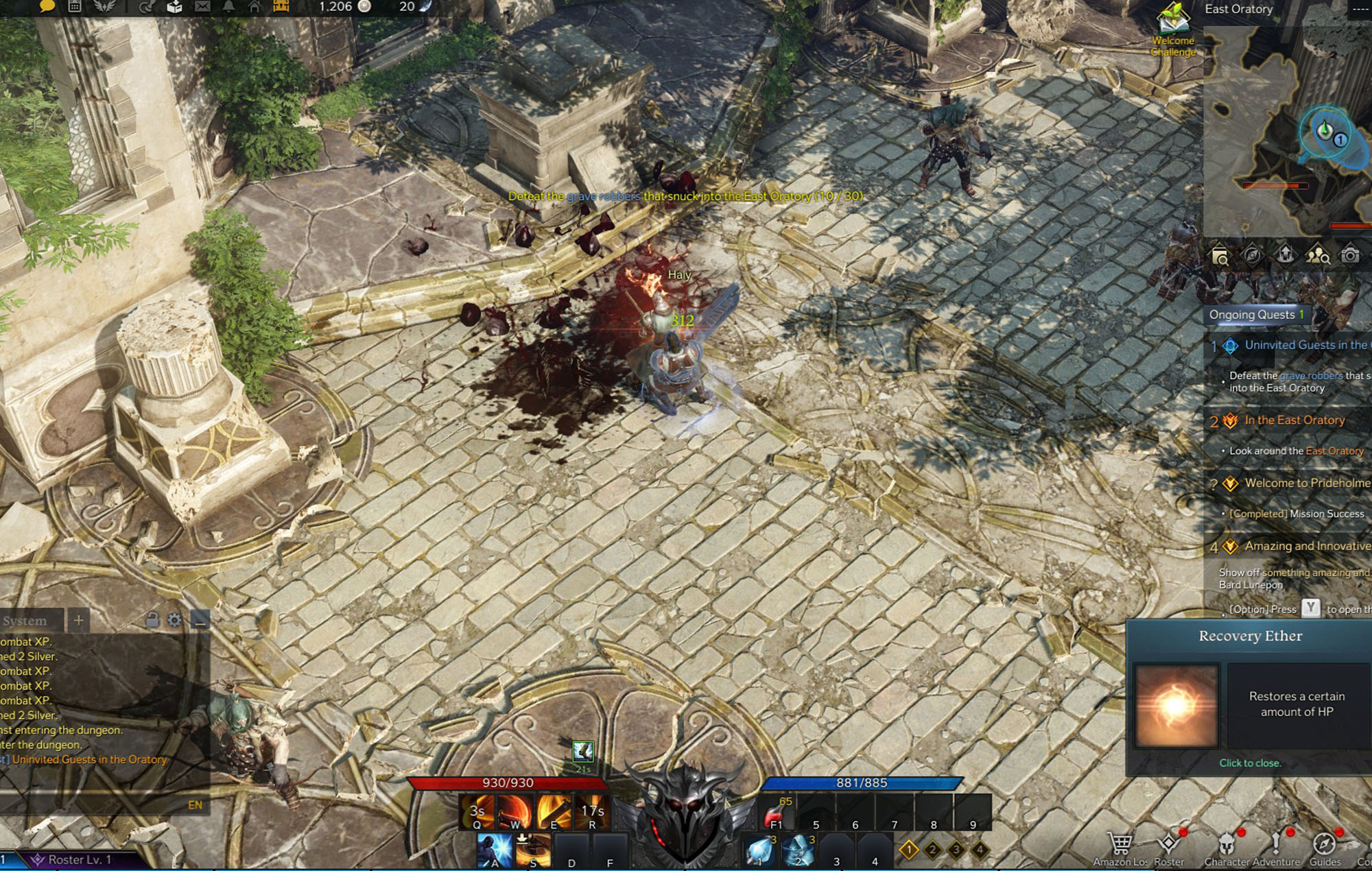
Task: Select the Uninvited Guests quest entry
Action: (1305, 345)
